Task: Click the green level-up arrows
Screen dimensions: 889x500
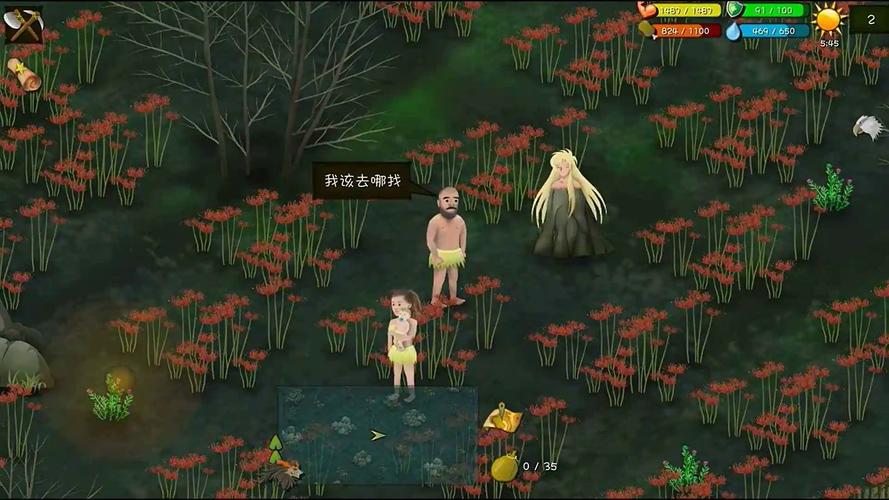Action: [275, 446]
